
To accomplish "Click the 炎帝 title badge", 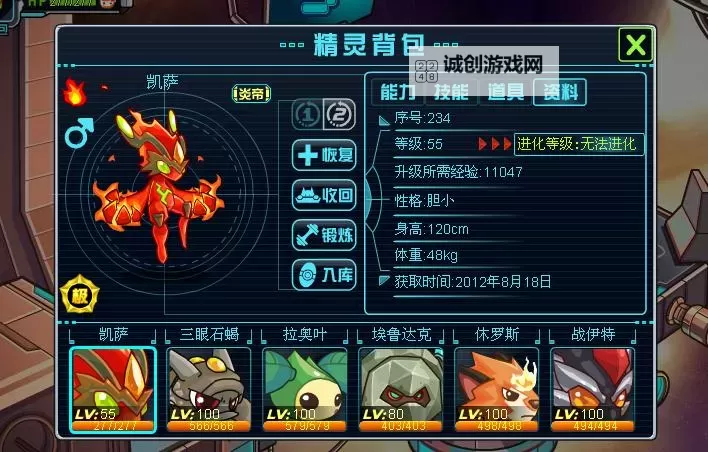I will click(253, 93).
